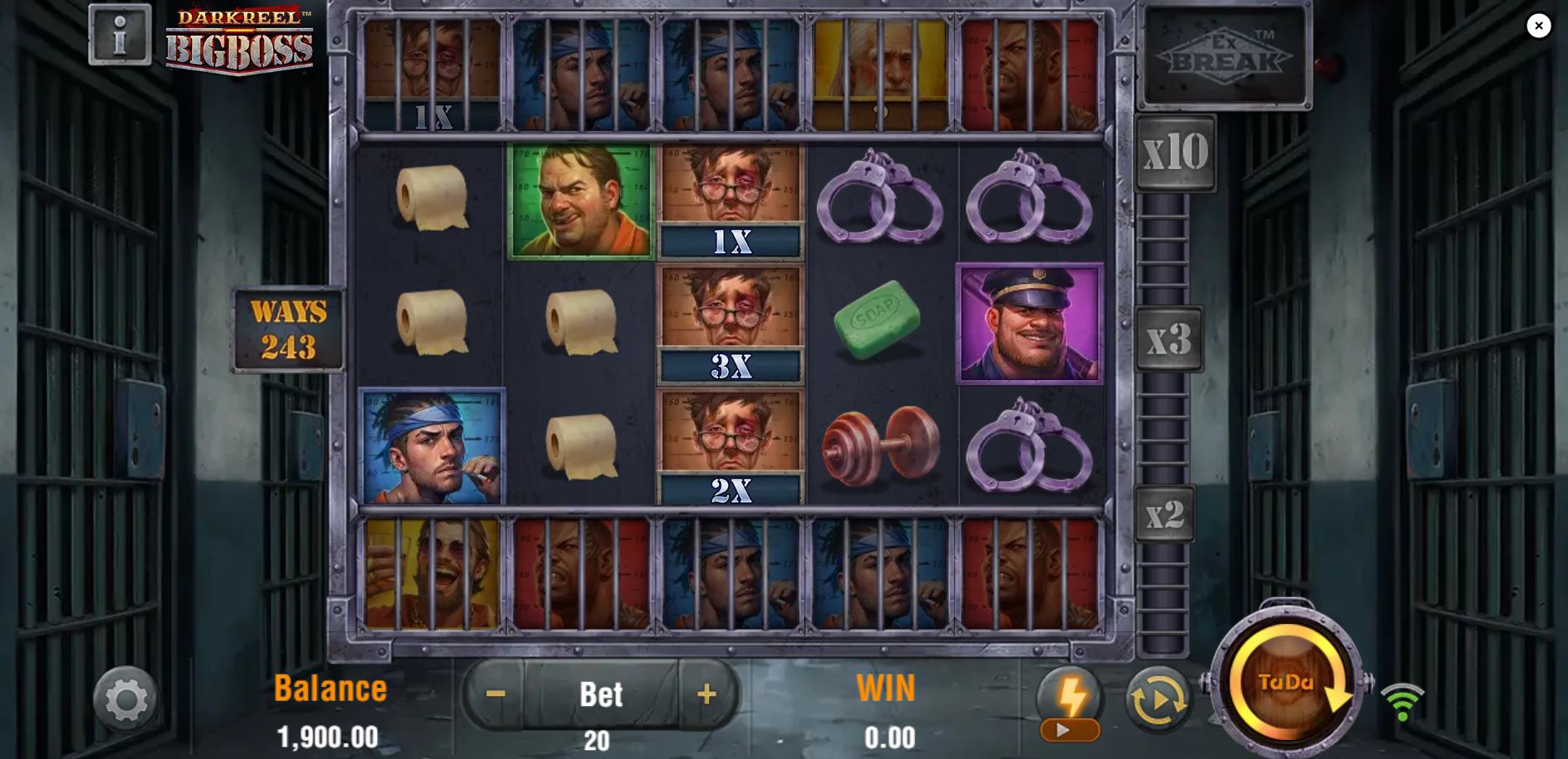Image resolution: width=1568 pixels, height=759 pixels.
Task: Decrease the bet with the minus control
Action: [x=495, y=695]
